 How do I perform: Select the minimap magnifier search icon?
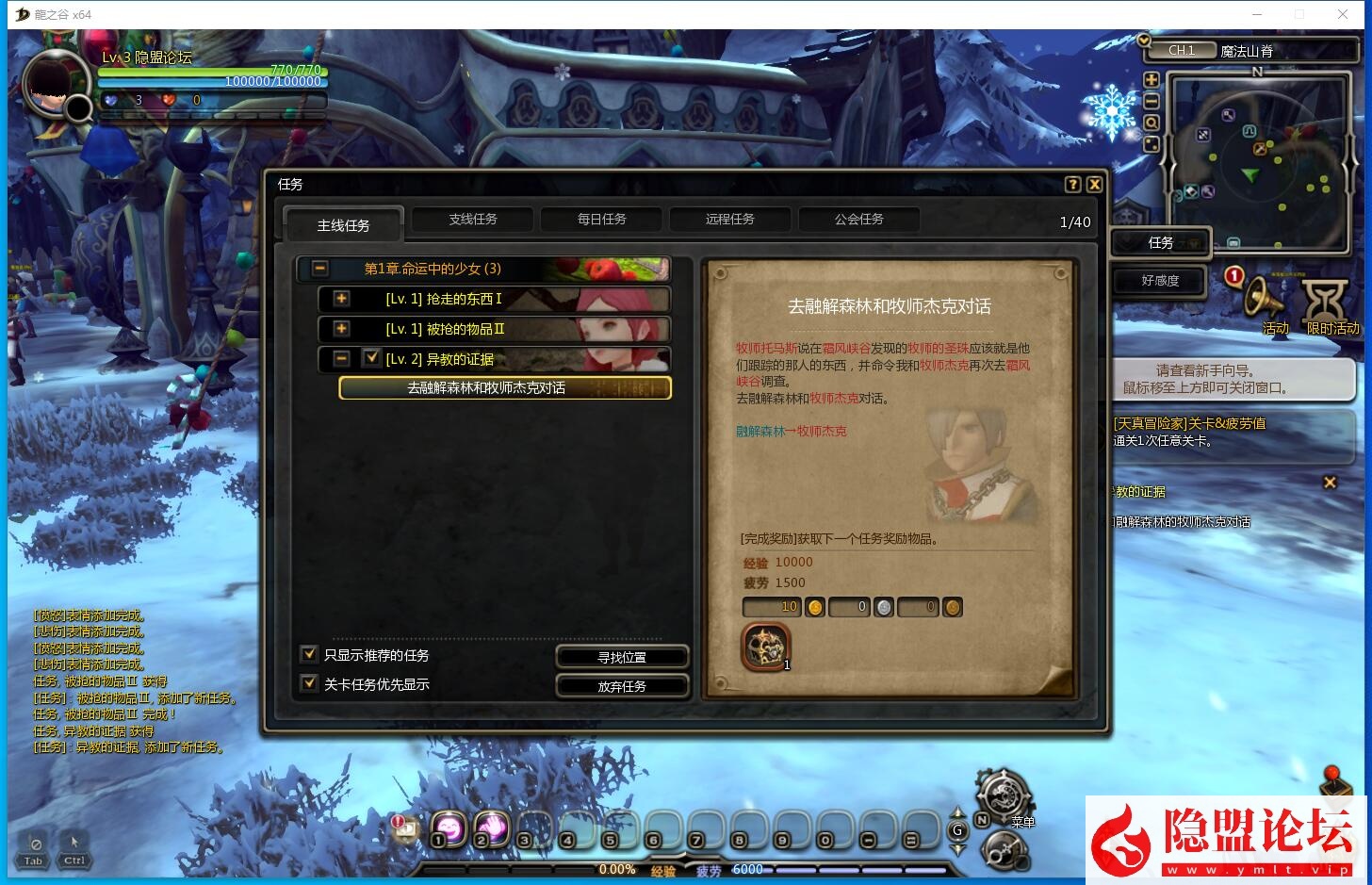[1151, 123]
